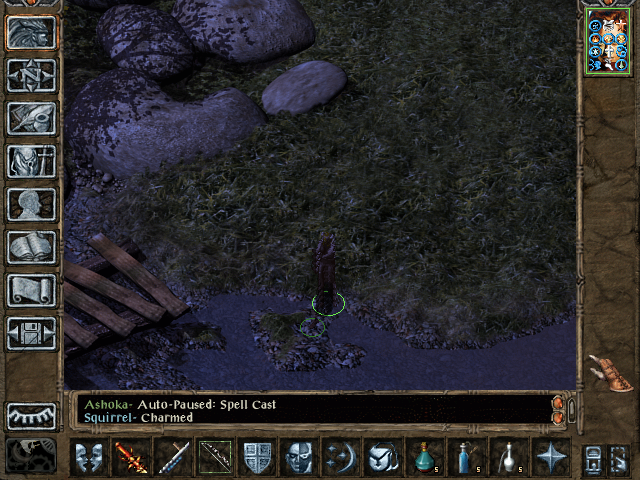The width and height of the screenshot is (640, 480).
Task: Show the character record bust icon
Action: point(31,204)
